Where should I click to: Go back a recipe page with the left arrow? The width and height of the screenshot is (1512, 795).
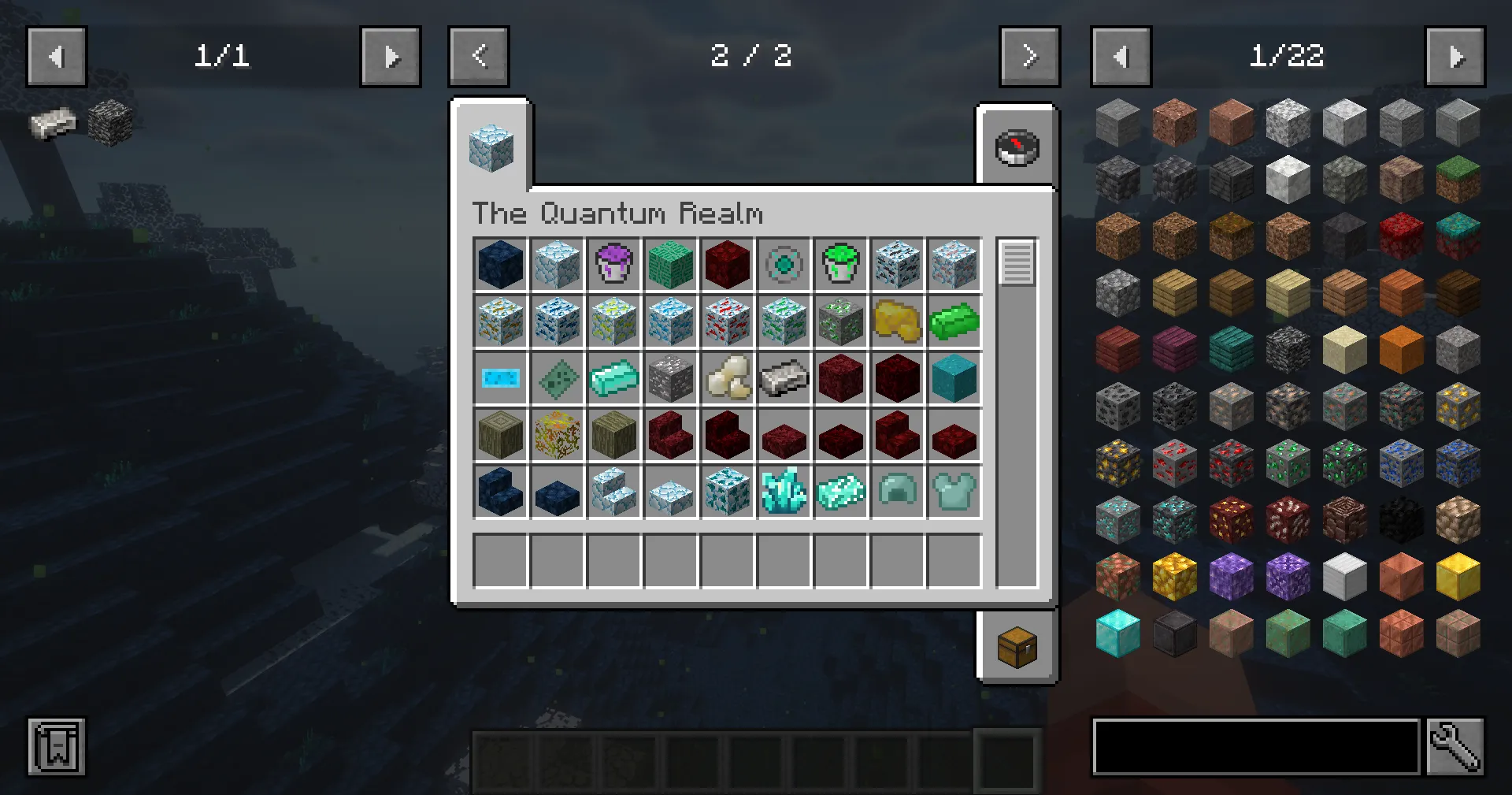479,56
